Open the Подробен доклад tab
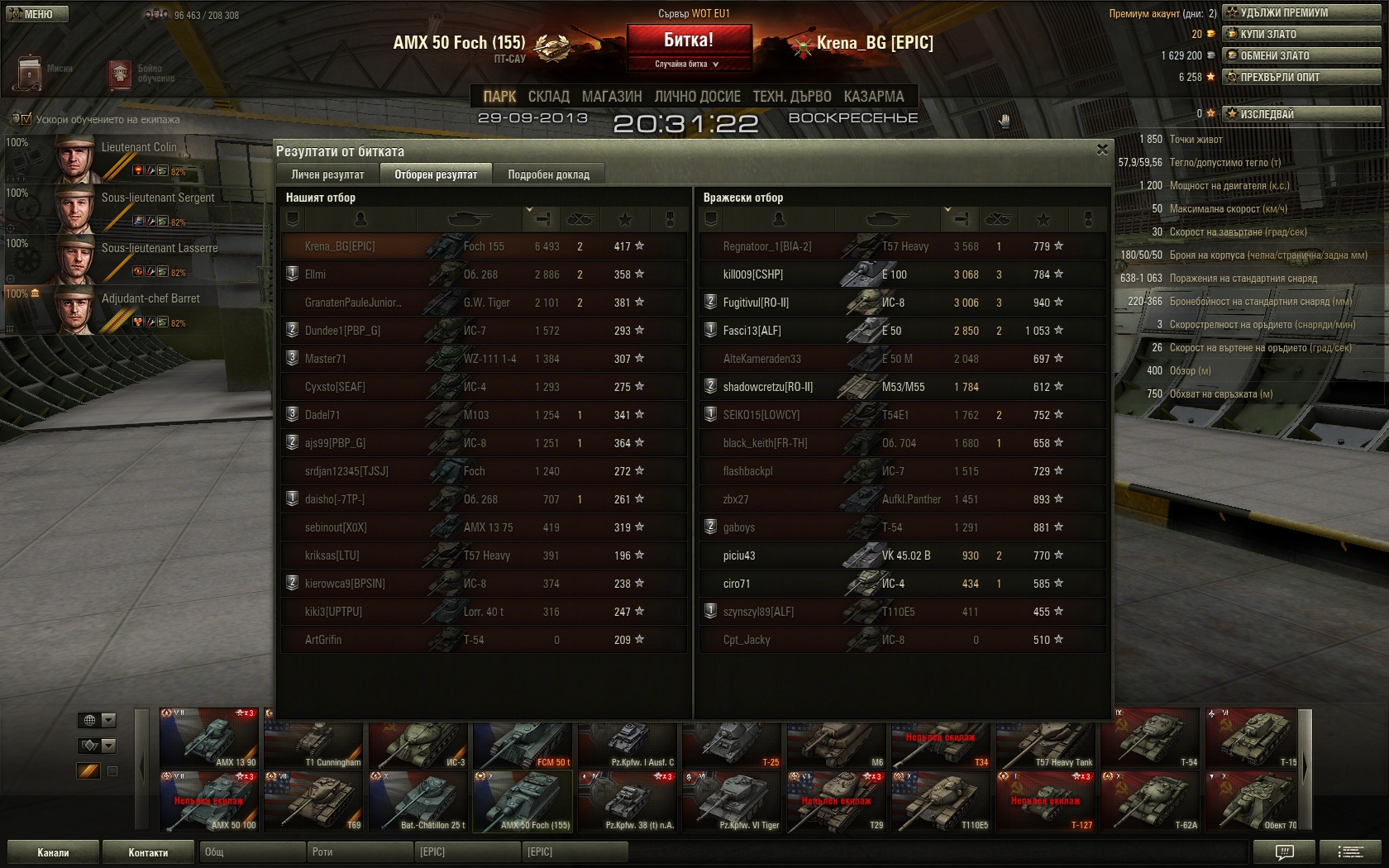The width and height of the screenshot is (1389, 868). click(548, 174)
